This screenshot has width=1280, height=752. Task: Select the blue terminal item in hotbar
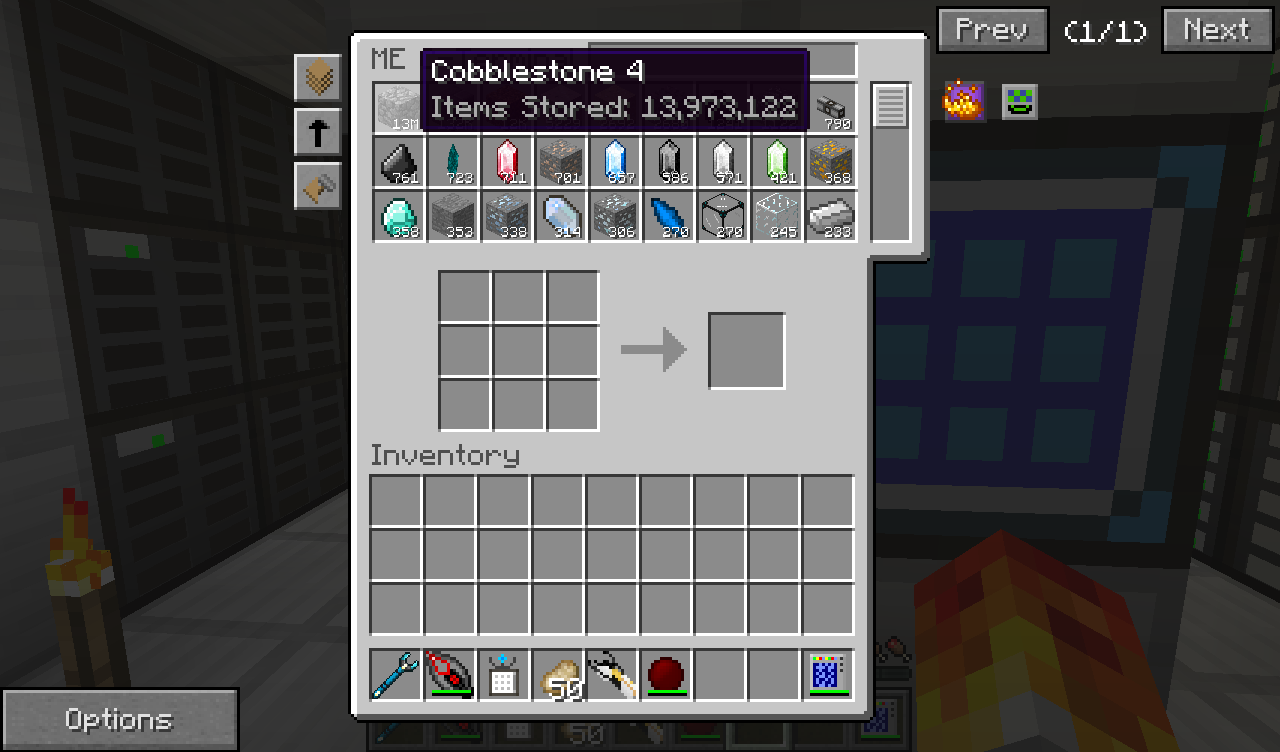828,675
